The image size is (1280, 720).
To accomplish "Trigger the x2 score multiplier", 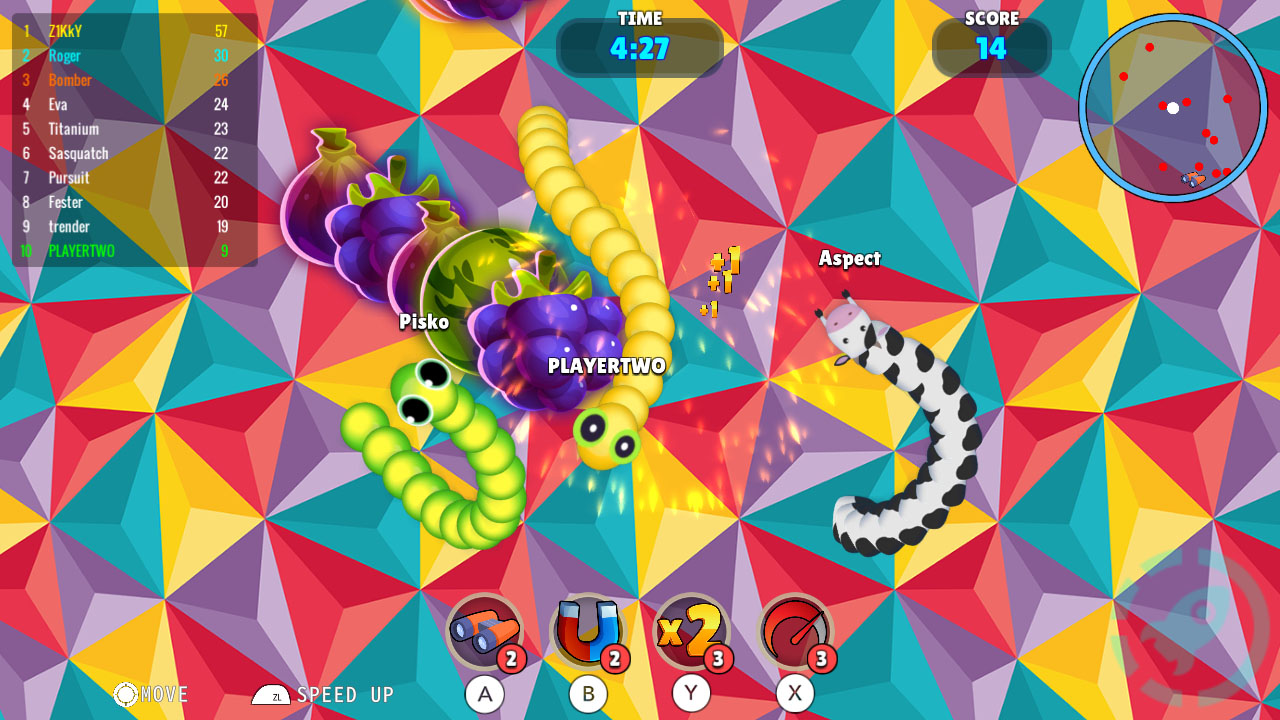I will (x=691, y=631).
